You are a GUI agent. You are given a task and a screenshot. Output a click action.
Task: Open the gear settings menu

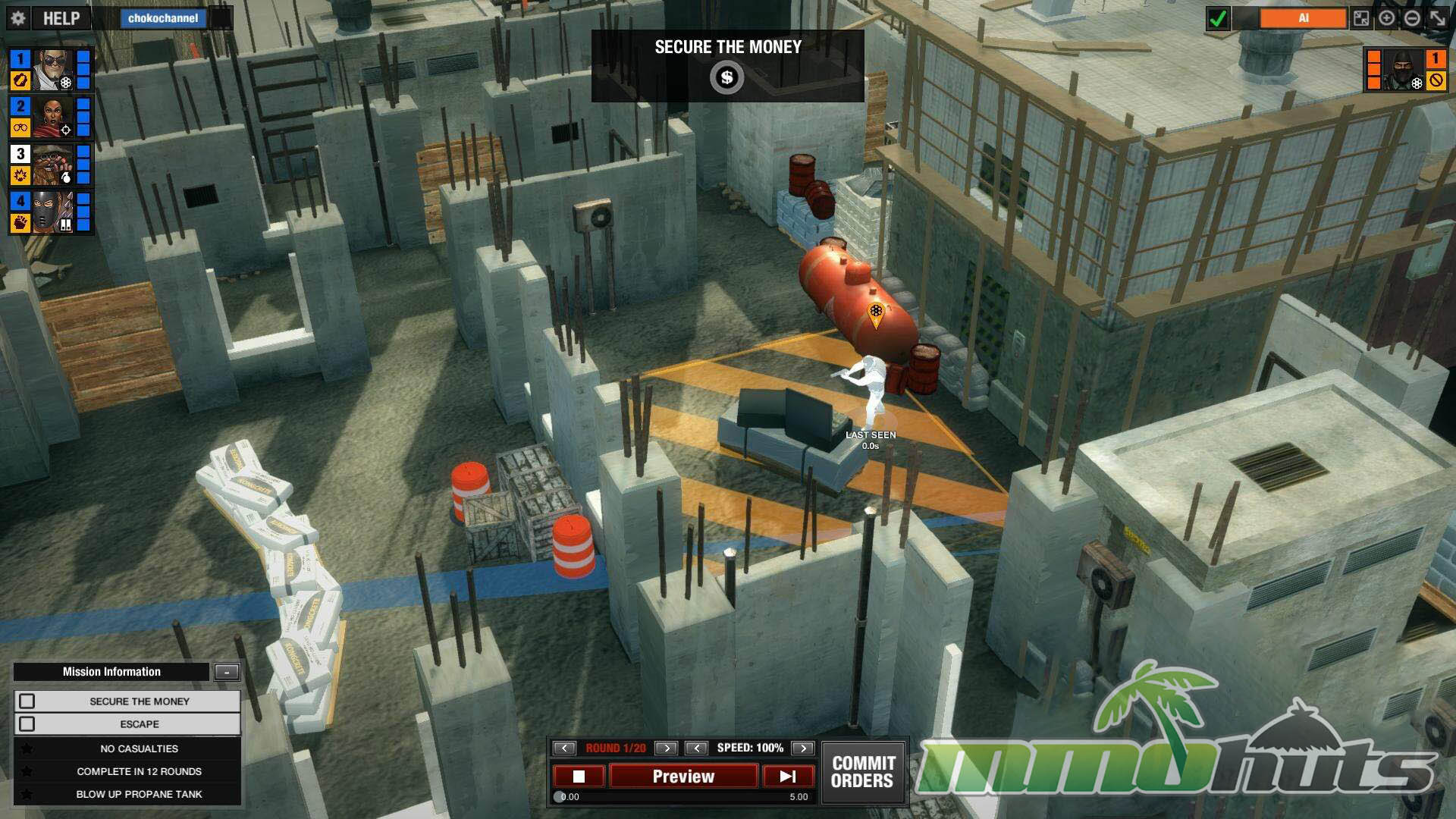[19, 18]
